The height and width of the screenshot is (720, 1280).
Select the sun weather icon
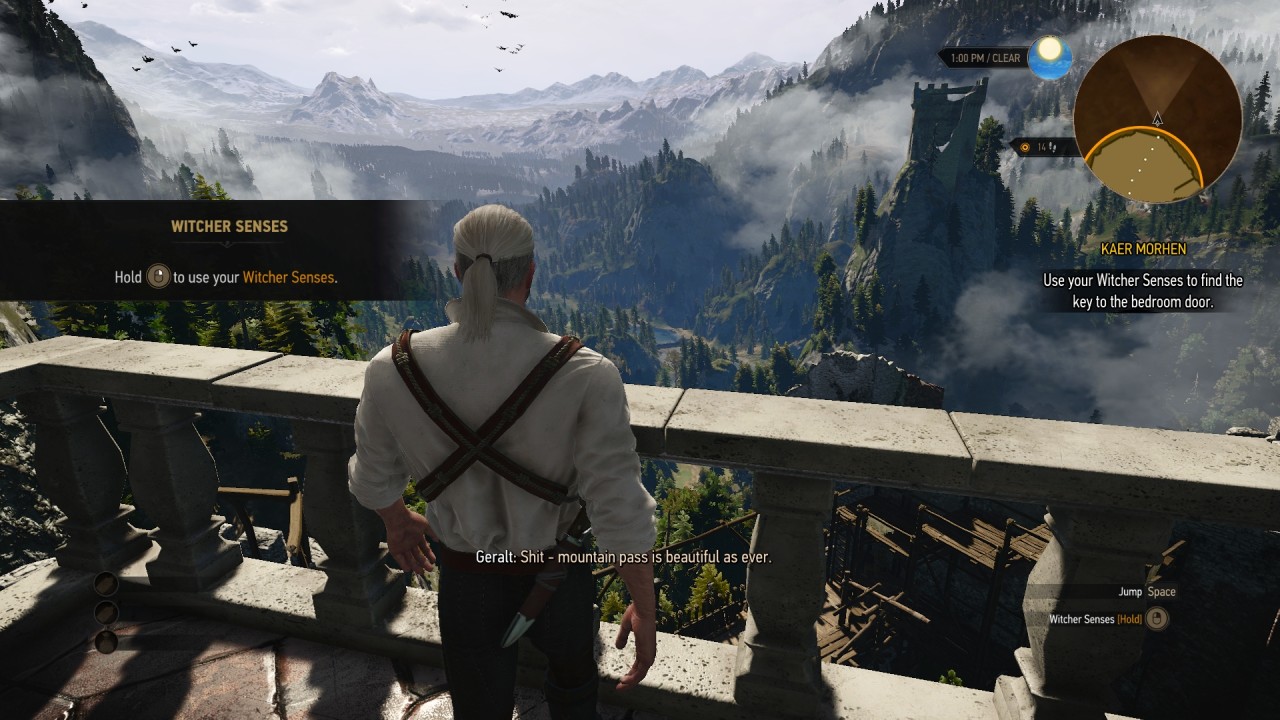[x=1049, y=56]
